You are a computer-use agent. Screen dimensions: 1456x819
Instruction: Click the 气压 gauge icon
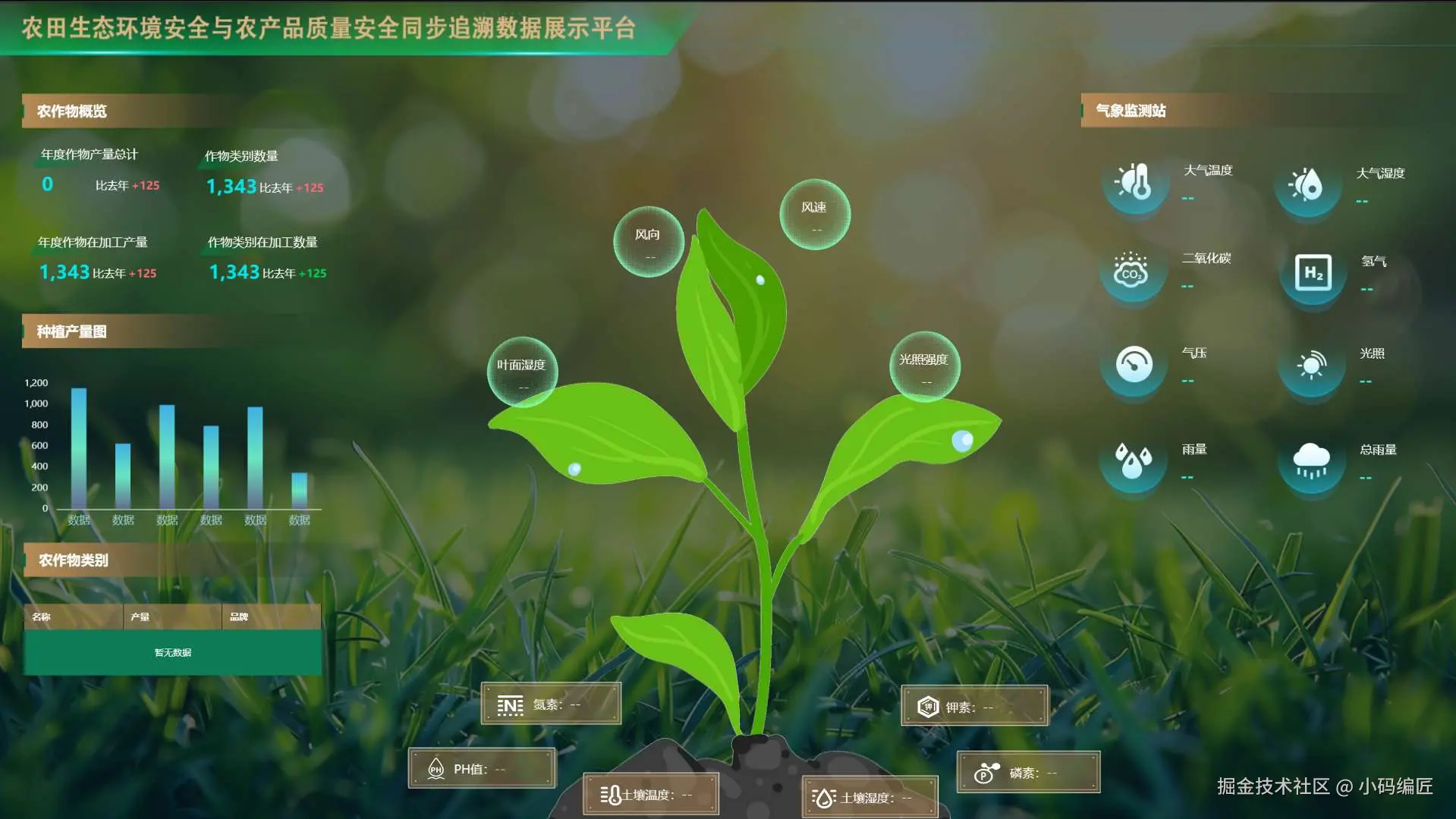[1134, 364]
